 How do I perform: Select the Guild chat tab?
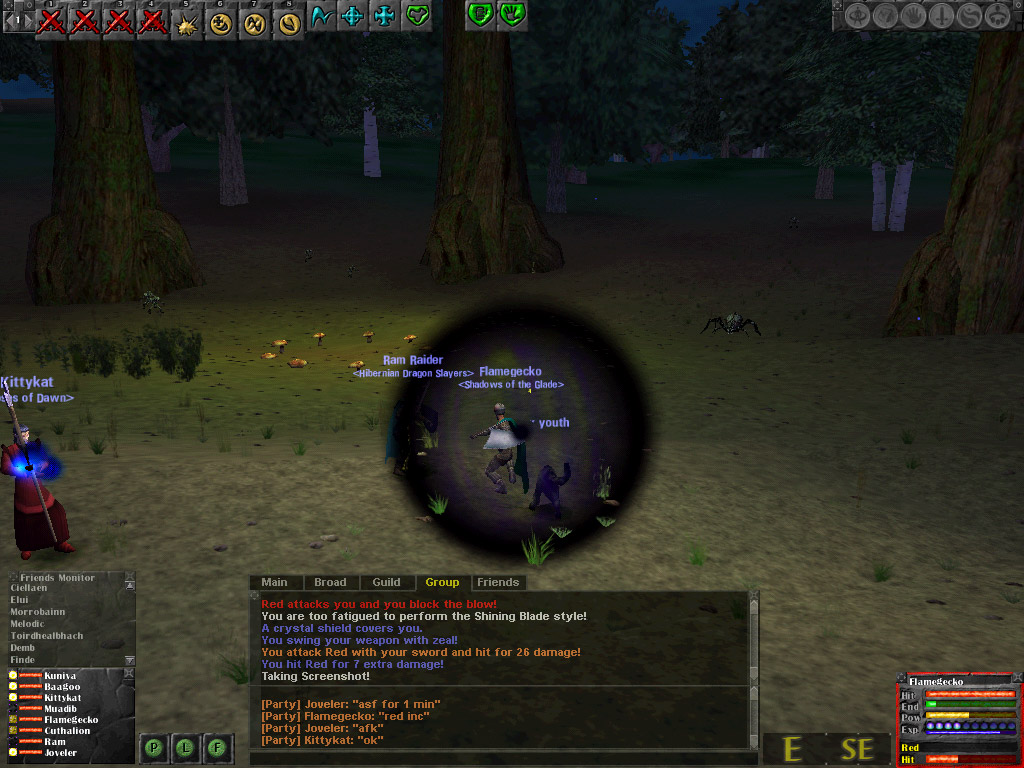[386, 582]
